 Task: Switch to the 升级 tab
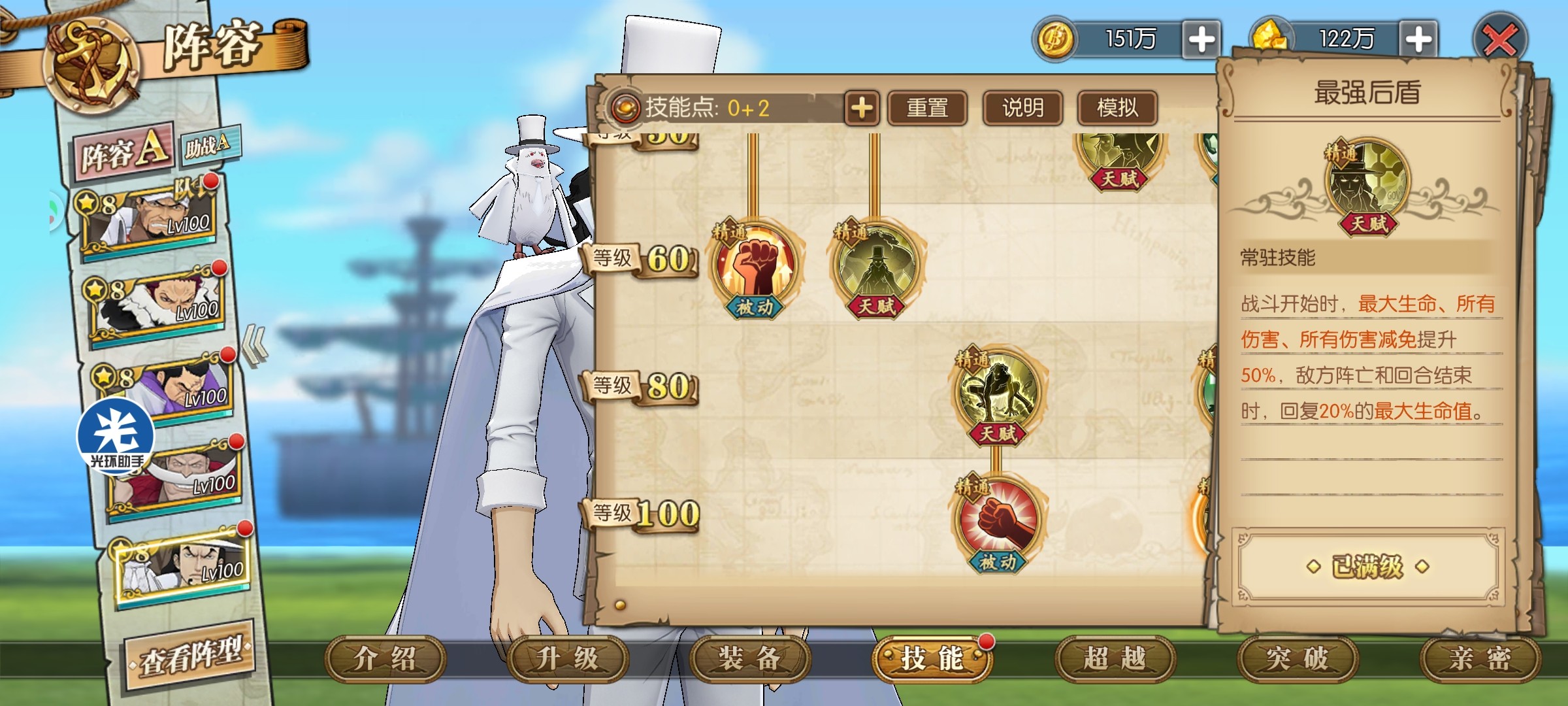pyautogui.click(x=567, y=659)
